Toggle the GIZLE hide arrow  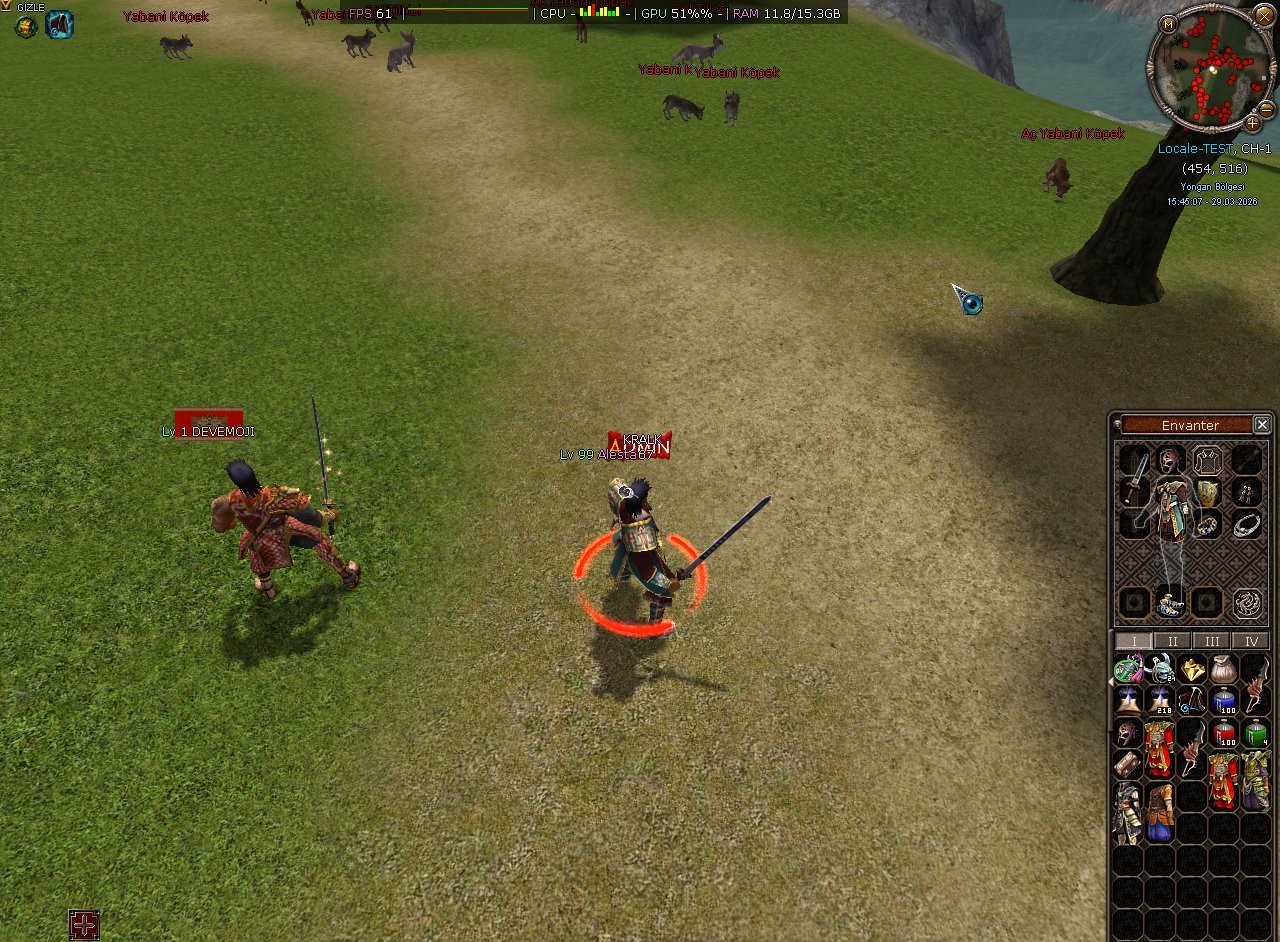(7, 6)
